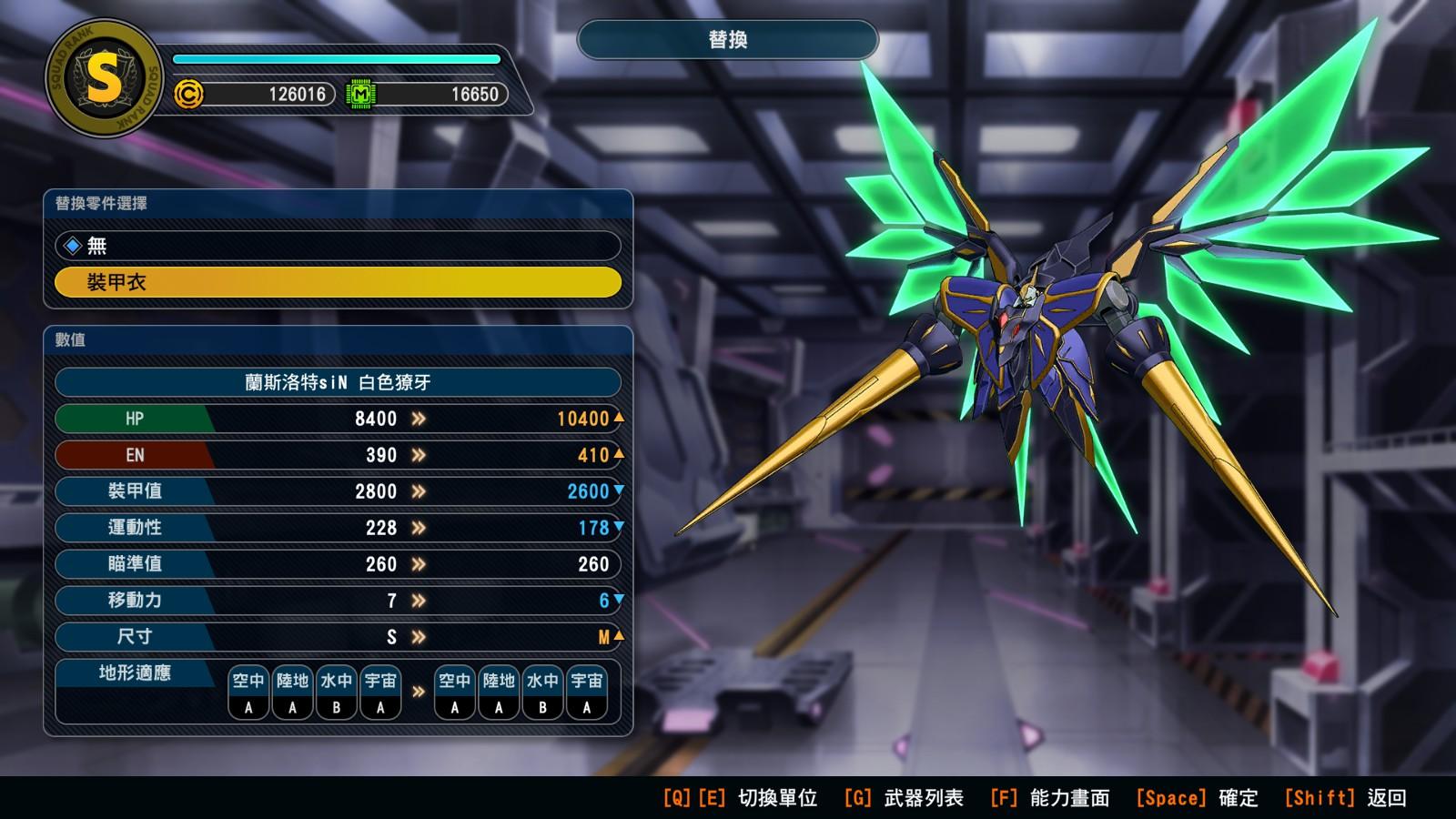Choose the 裝甲衣 replacement part
Image resolution: width=1456 pixels, height=819 pixels.
coord(337,282)
